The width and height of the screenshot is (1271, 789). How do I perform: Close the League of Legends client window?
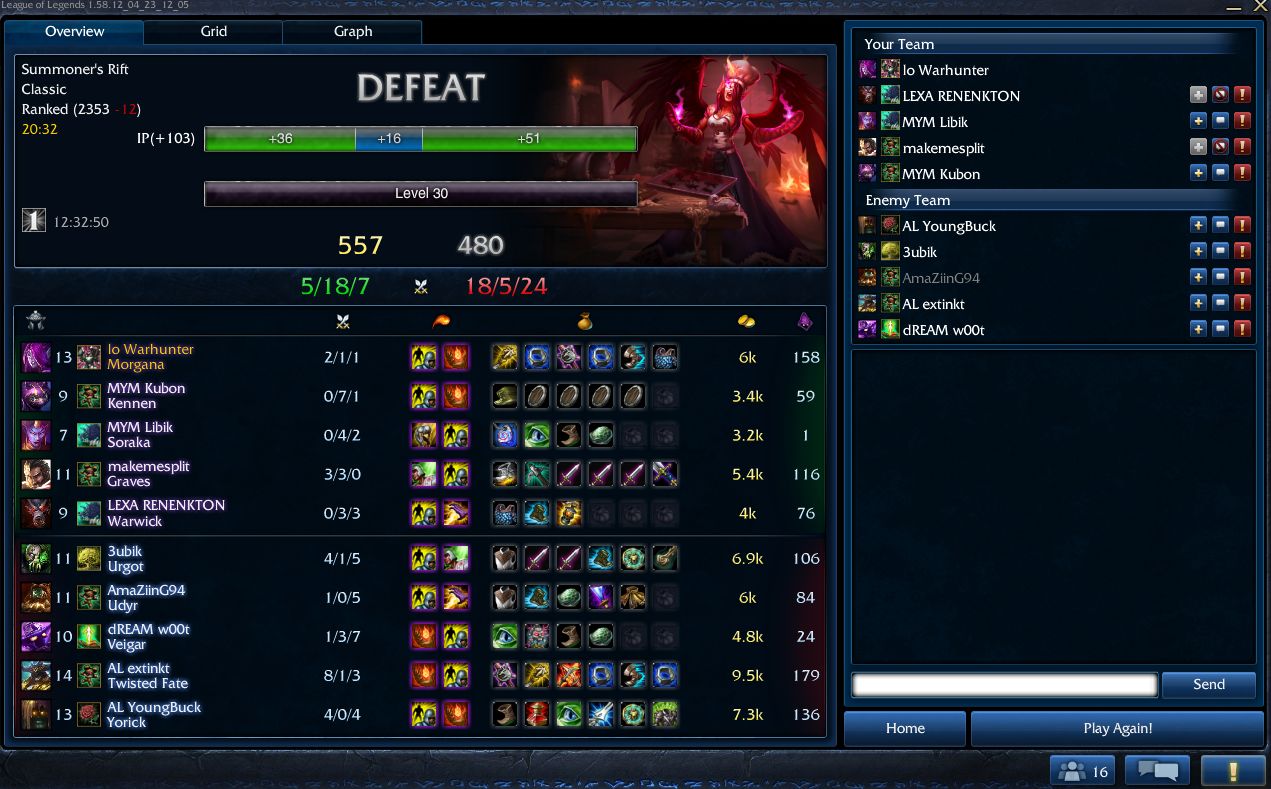(1259, 6)
